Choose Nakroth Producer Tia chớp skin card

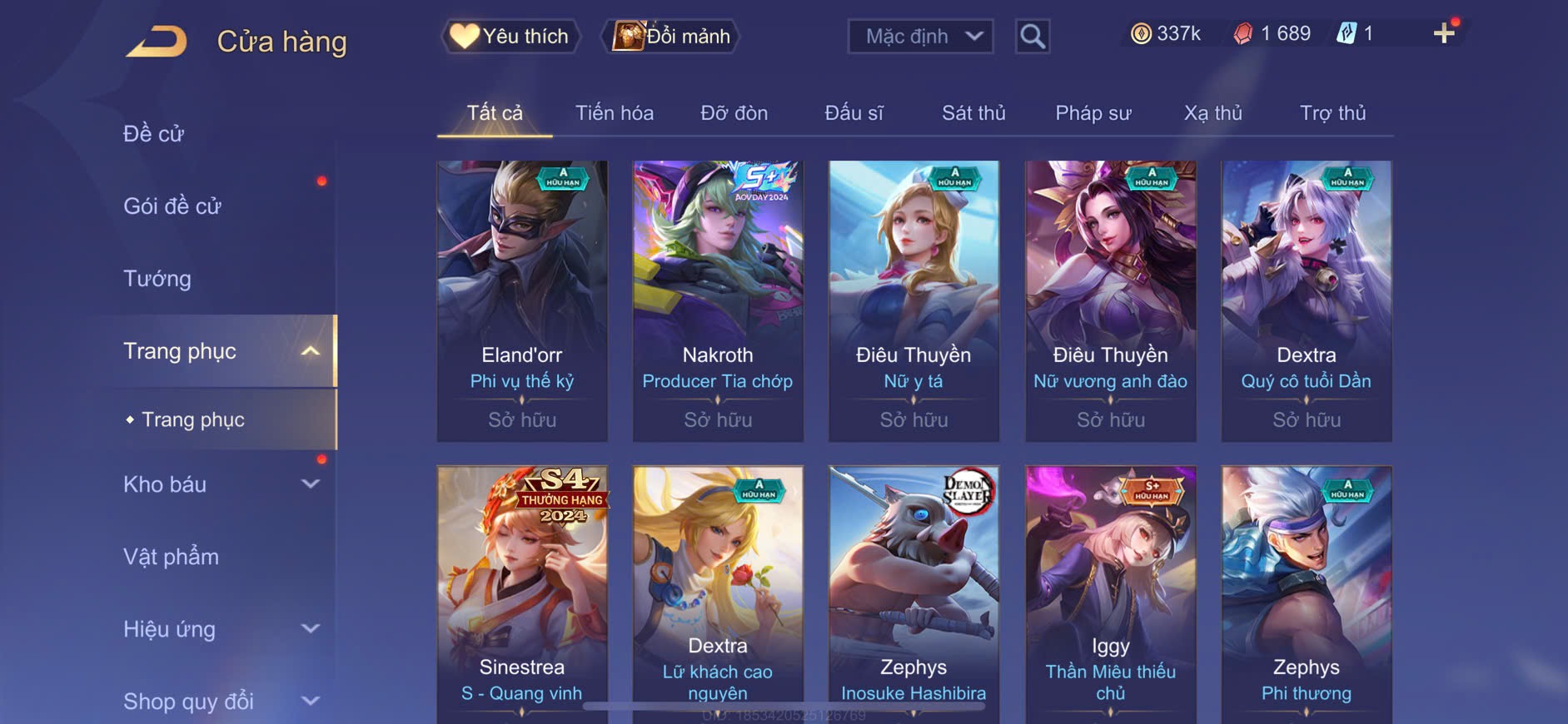pos(718,300)
